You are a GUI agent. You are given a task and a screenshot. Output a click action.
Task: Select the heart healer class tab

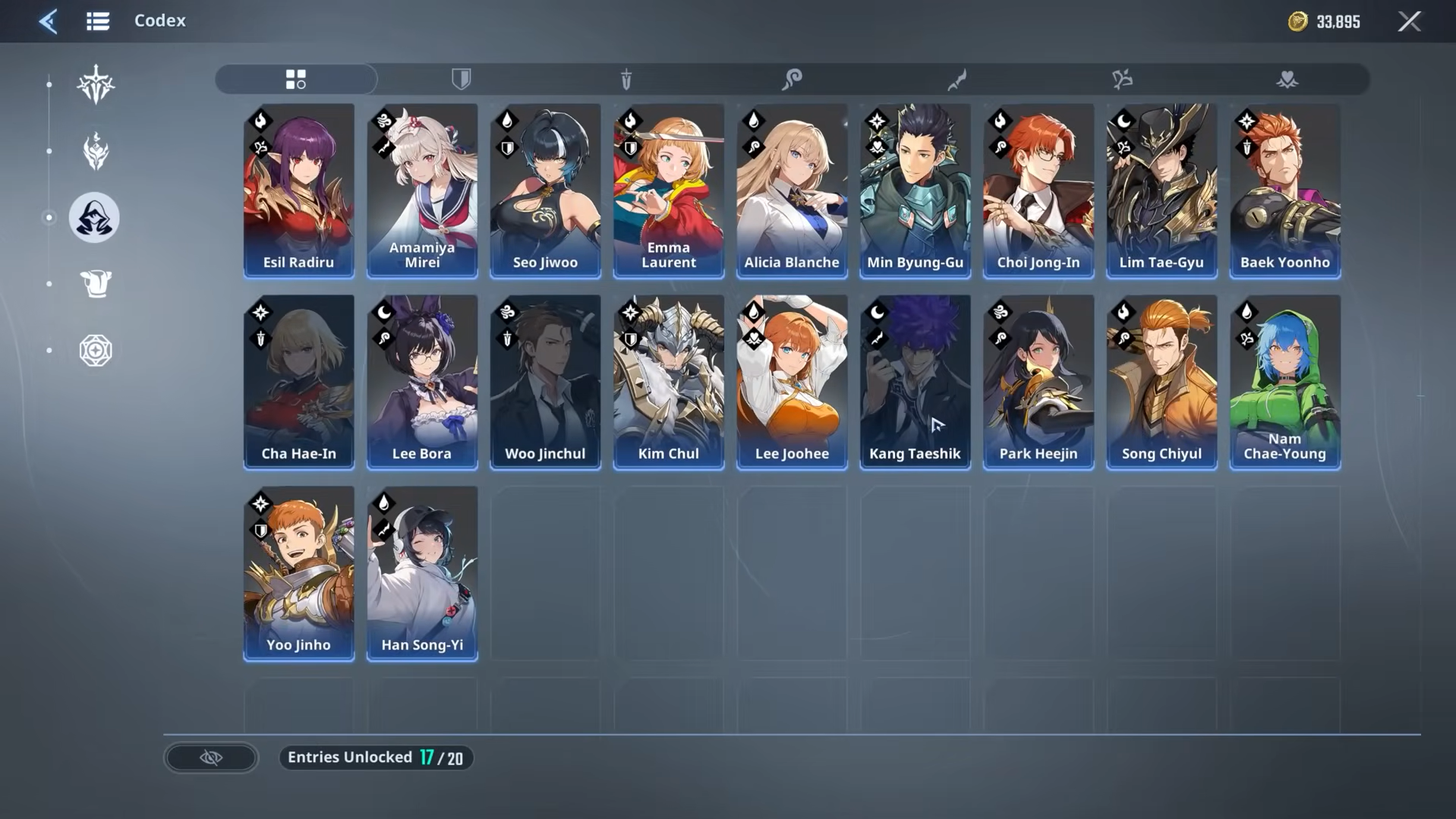click(x=1287, y=79)
